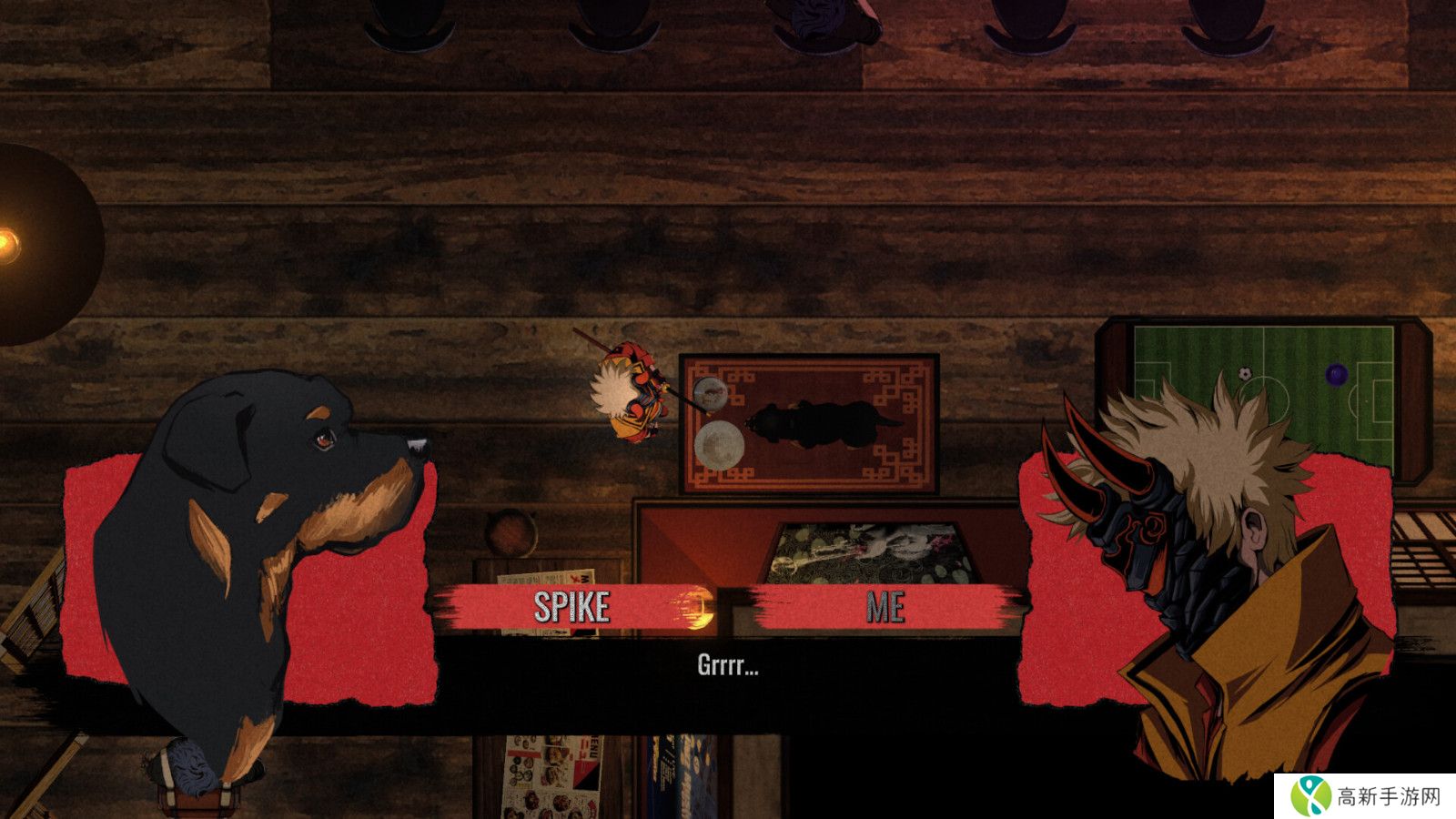Select the SPIKE speaker name banner
1456x819 pixels.
[571, 607]
